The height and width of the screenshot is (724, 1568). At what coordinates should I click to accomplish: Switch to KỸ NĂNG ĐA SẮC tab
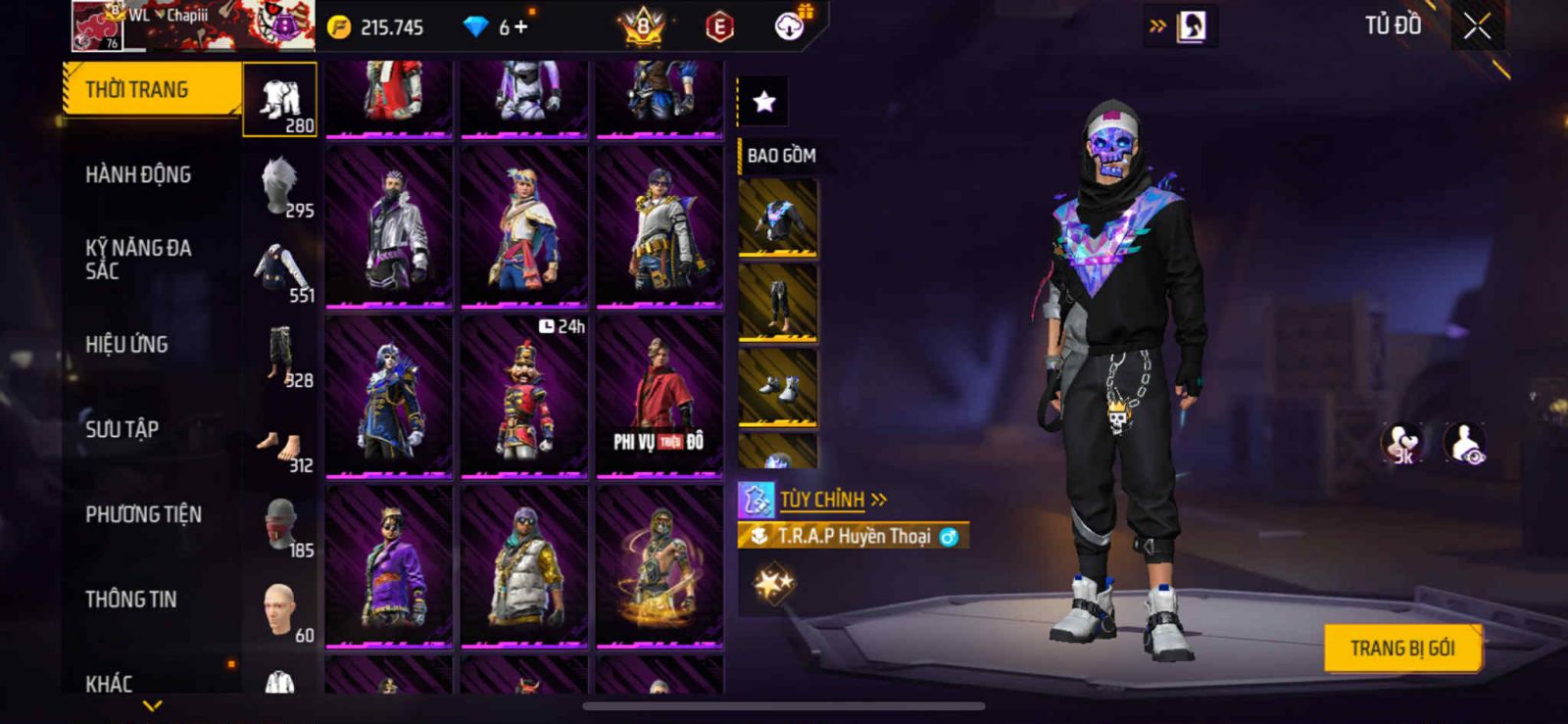coord(138,260)
